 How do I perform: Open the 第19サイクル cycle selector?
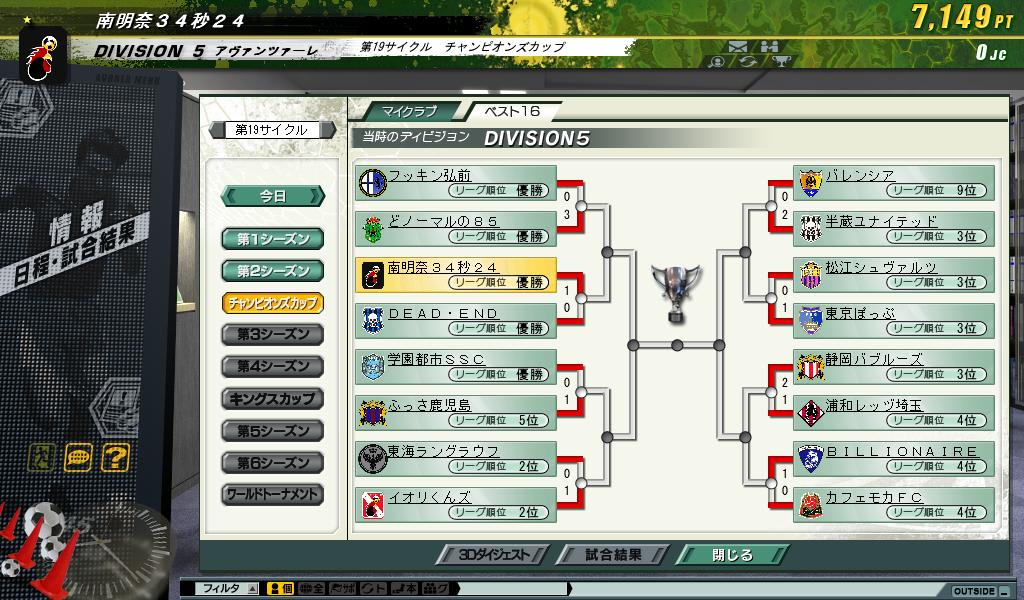point(271,130)
